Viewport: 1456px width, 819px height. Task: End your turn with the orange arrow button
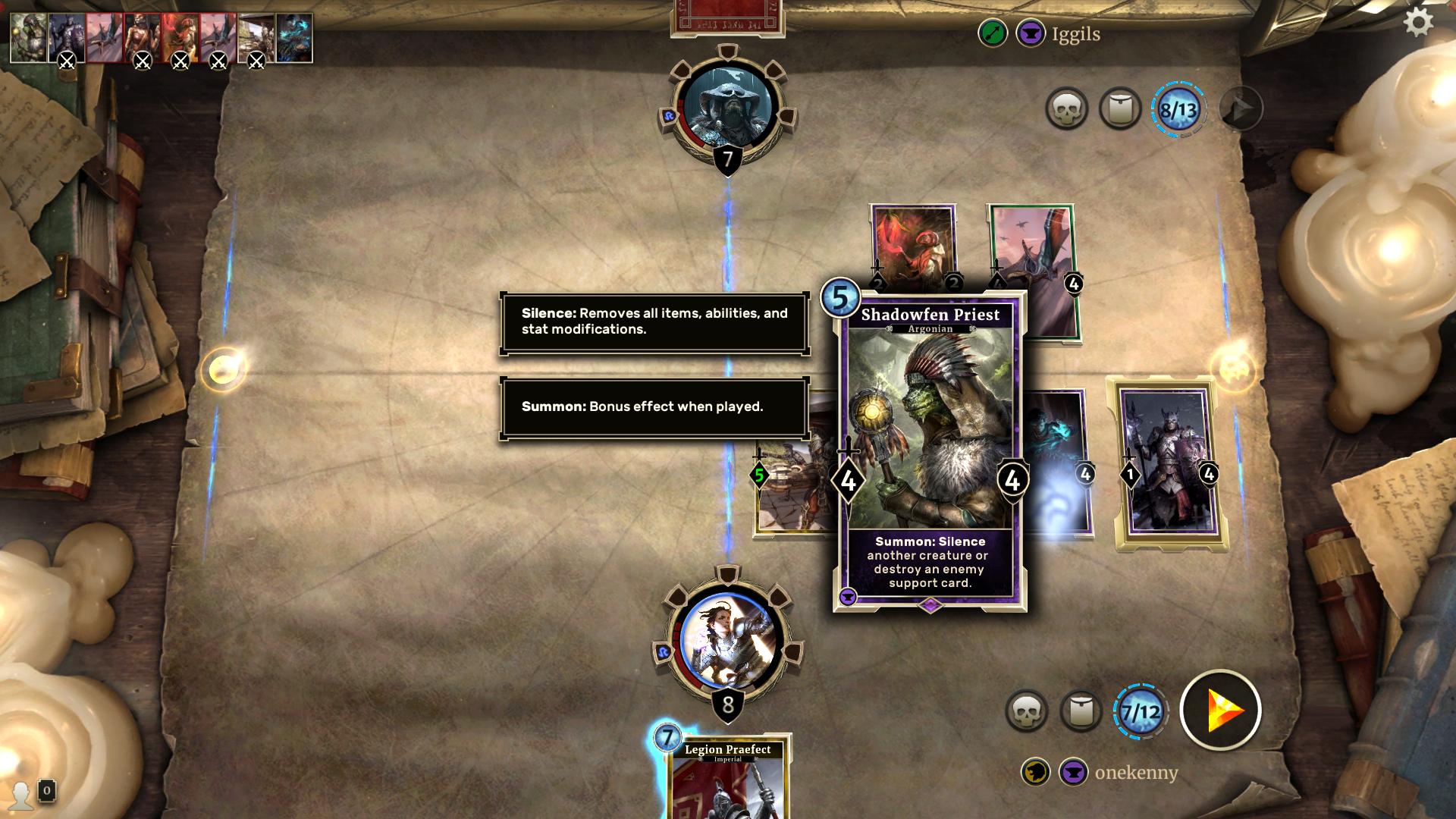[x=1220, y=711]
